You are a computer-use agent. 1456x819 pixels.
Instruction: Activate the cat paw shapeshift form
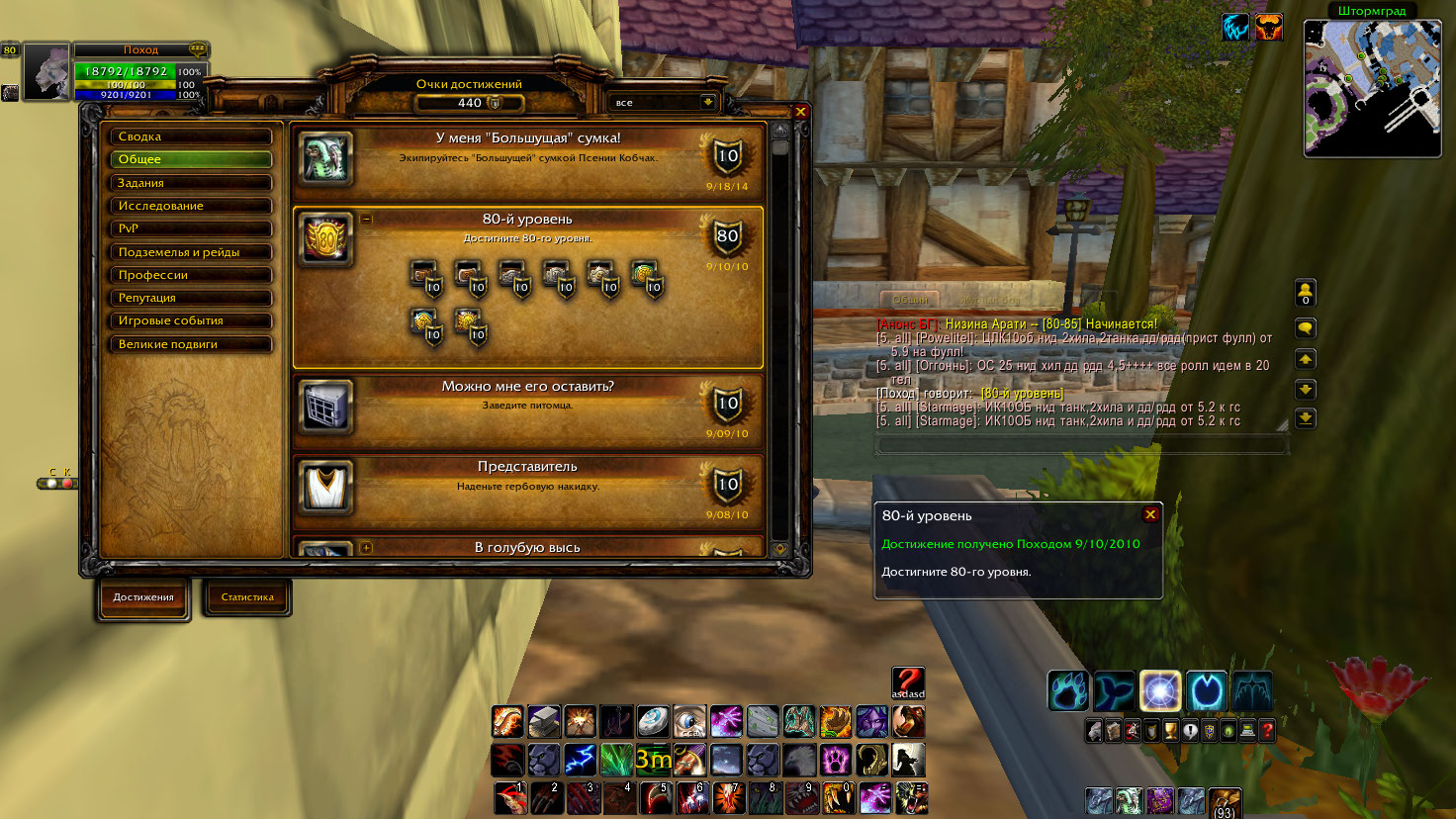1068,691
